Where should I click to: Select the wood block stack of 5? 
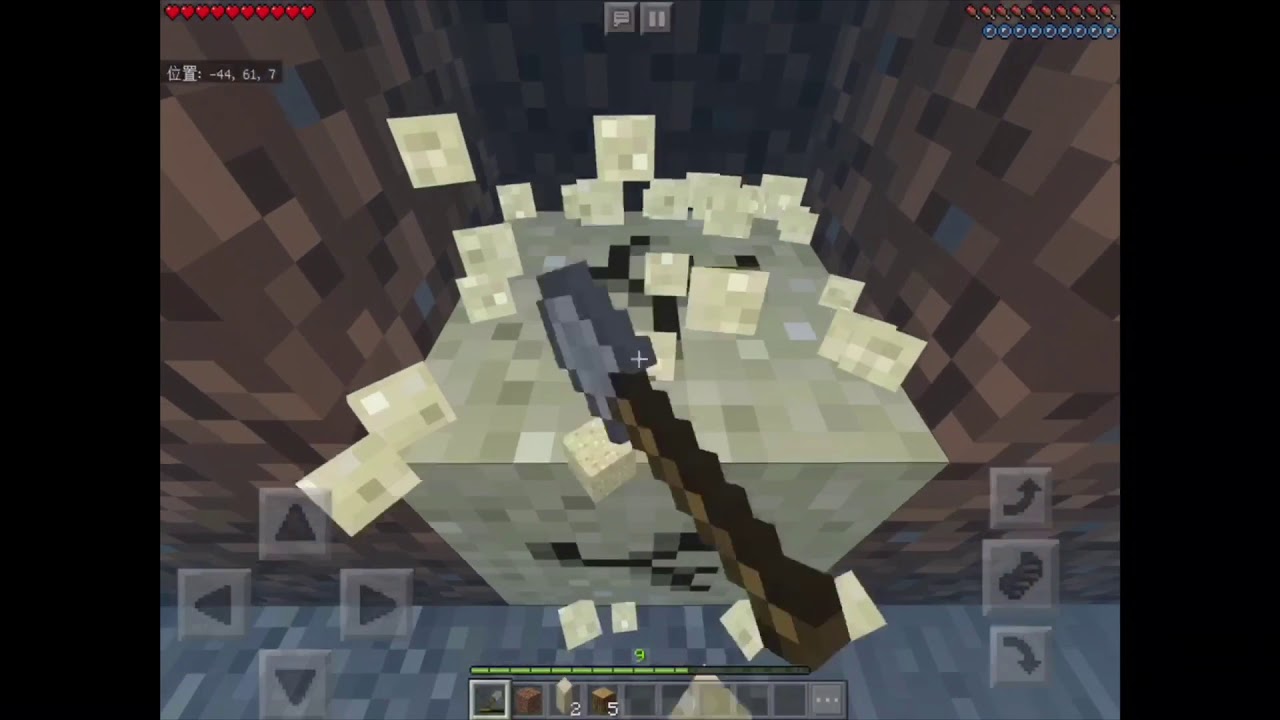601,698
